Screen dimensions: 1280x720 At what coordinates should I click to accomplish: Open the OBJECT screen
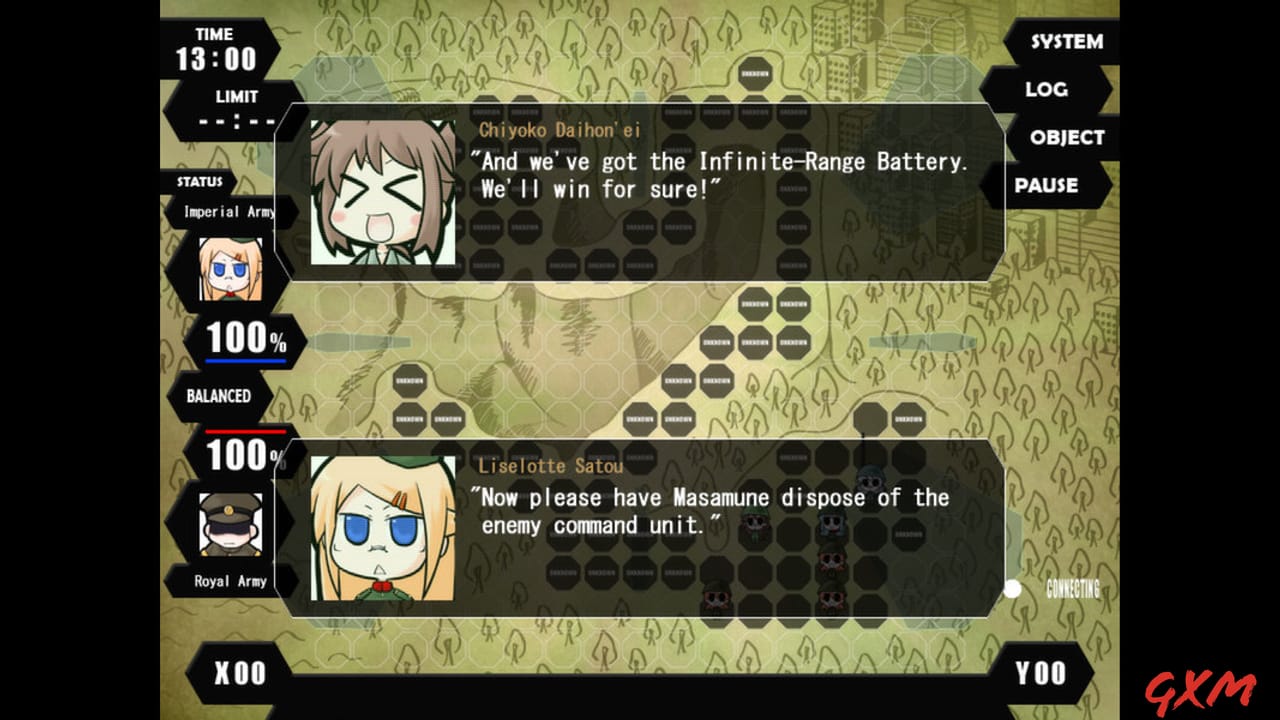pyautogui.click(x=1067, y=138)
